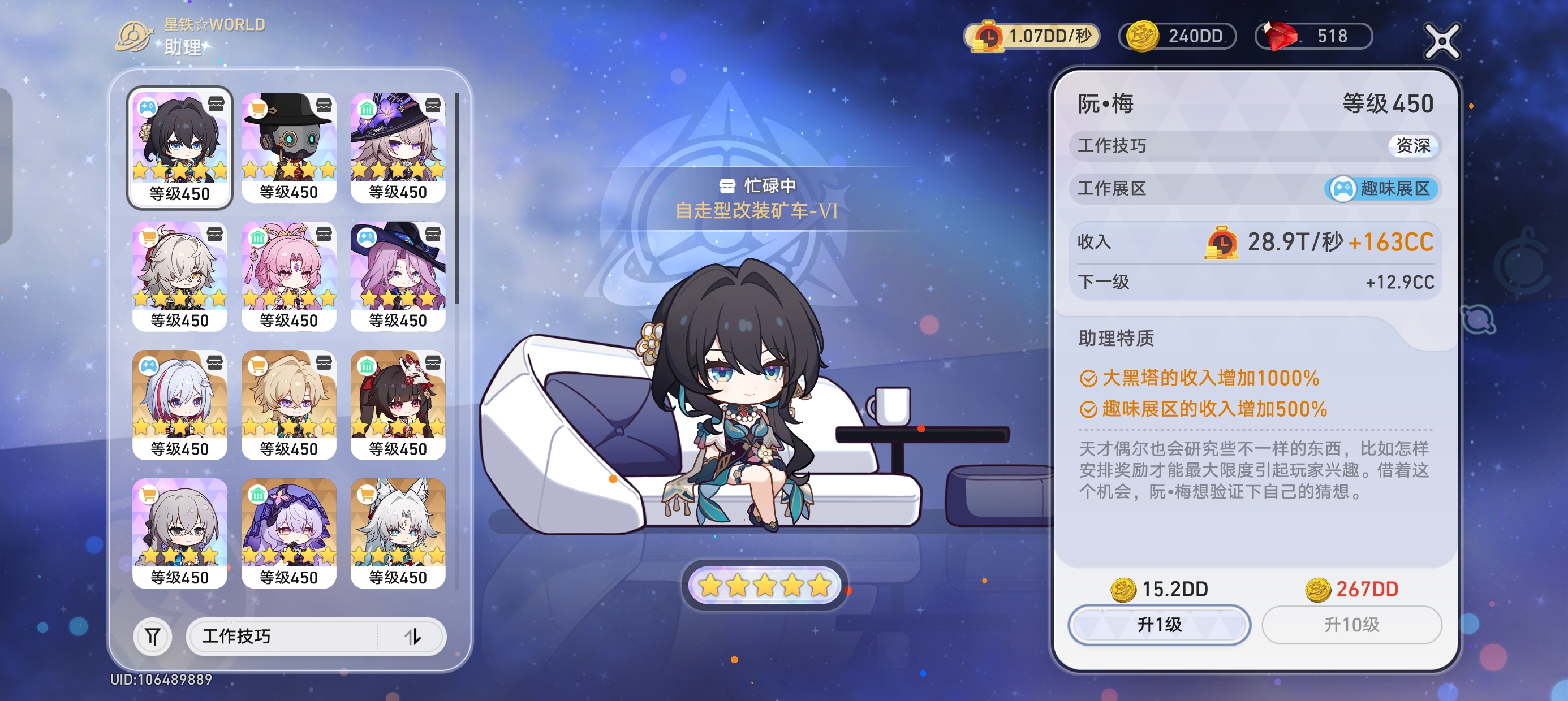
Task: Open the assistant filter funnel button
Action: pos(152,637)
